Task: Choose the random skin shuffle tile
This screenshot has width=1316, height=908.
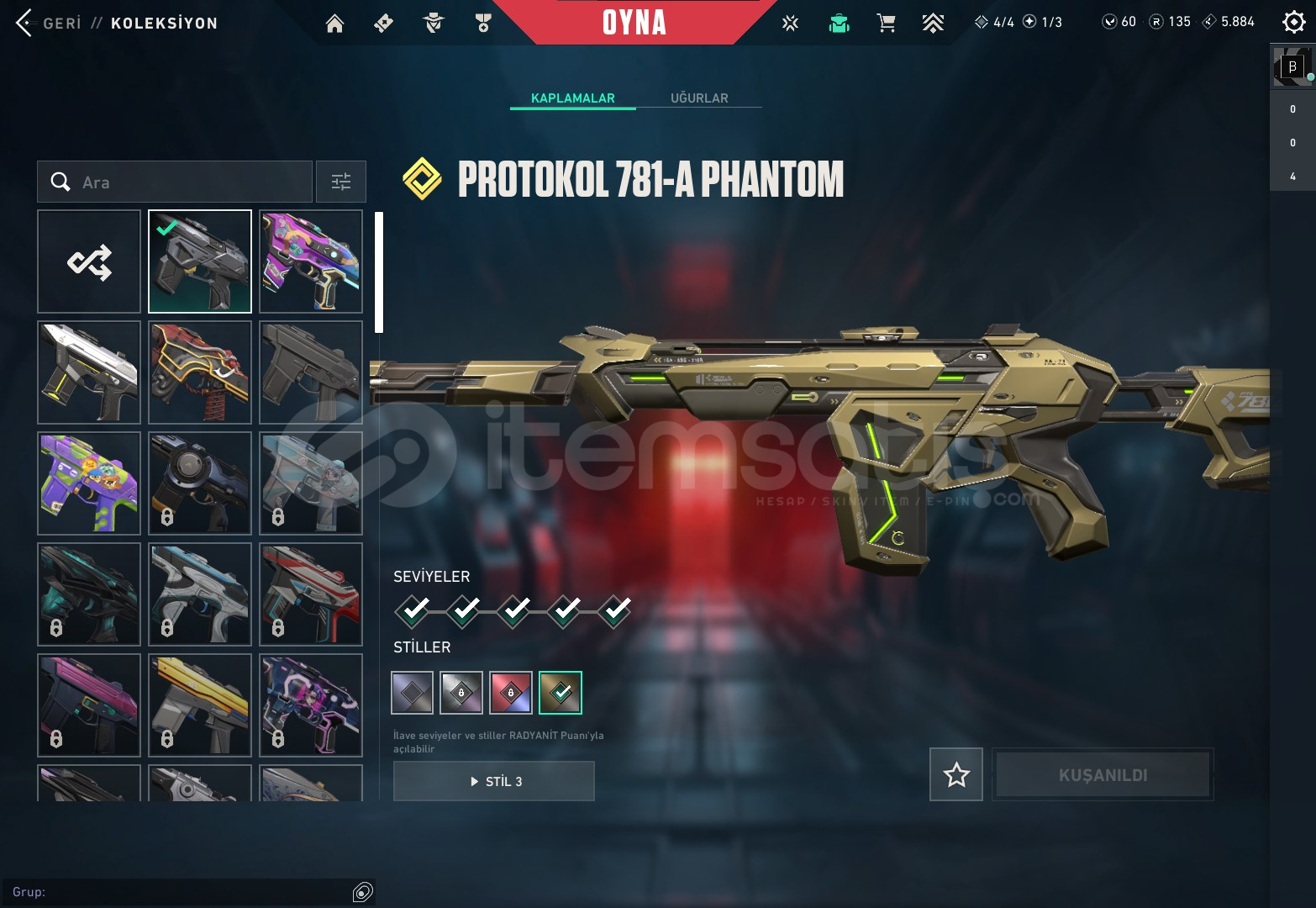Action: point(89,261)
